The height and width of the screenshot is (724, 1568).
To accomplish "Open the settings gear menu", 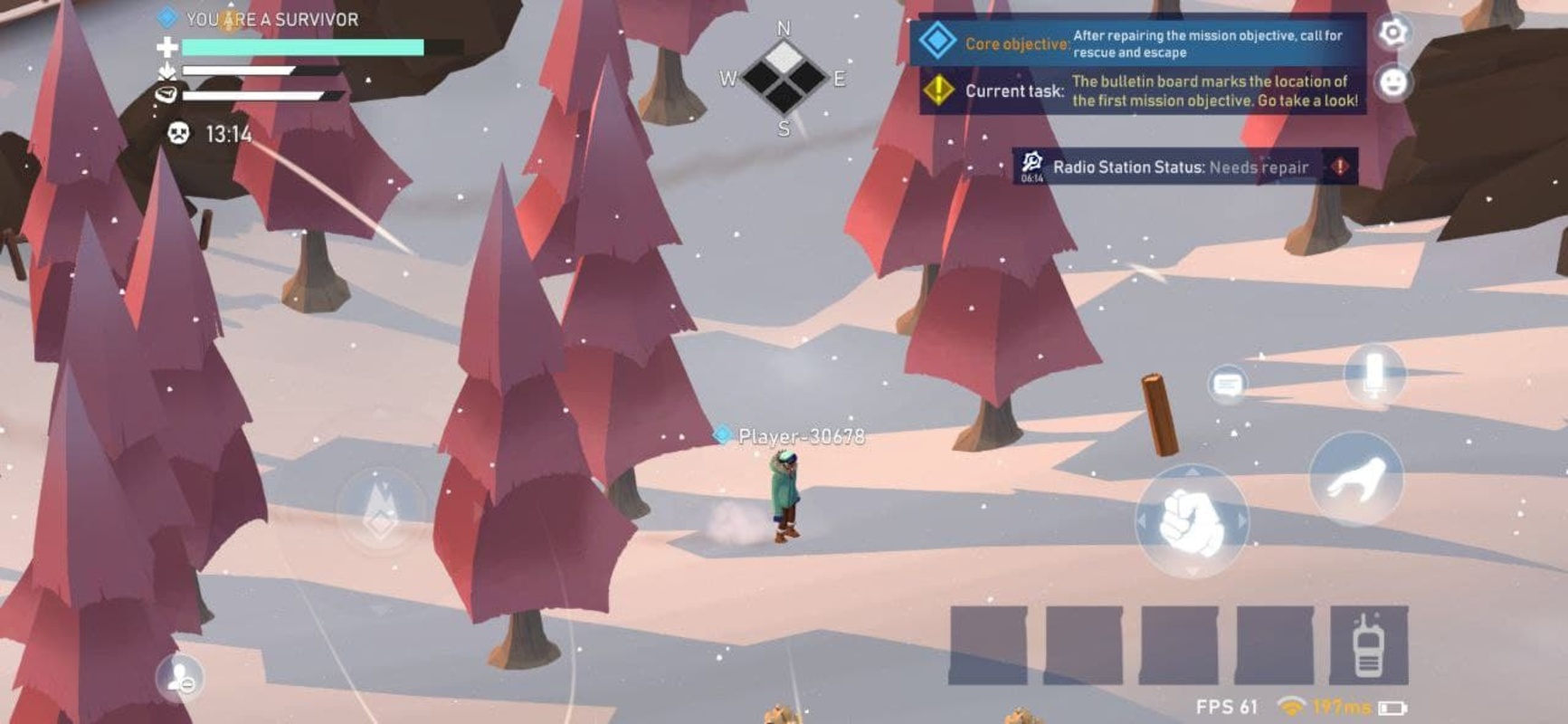I will tap(1393, 33).
